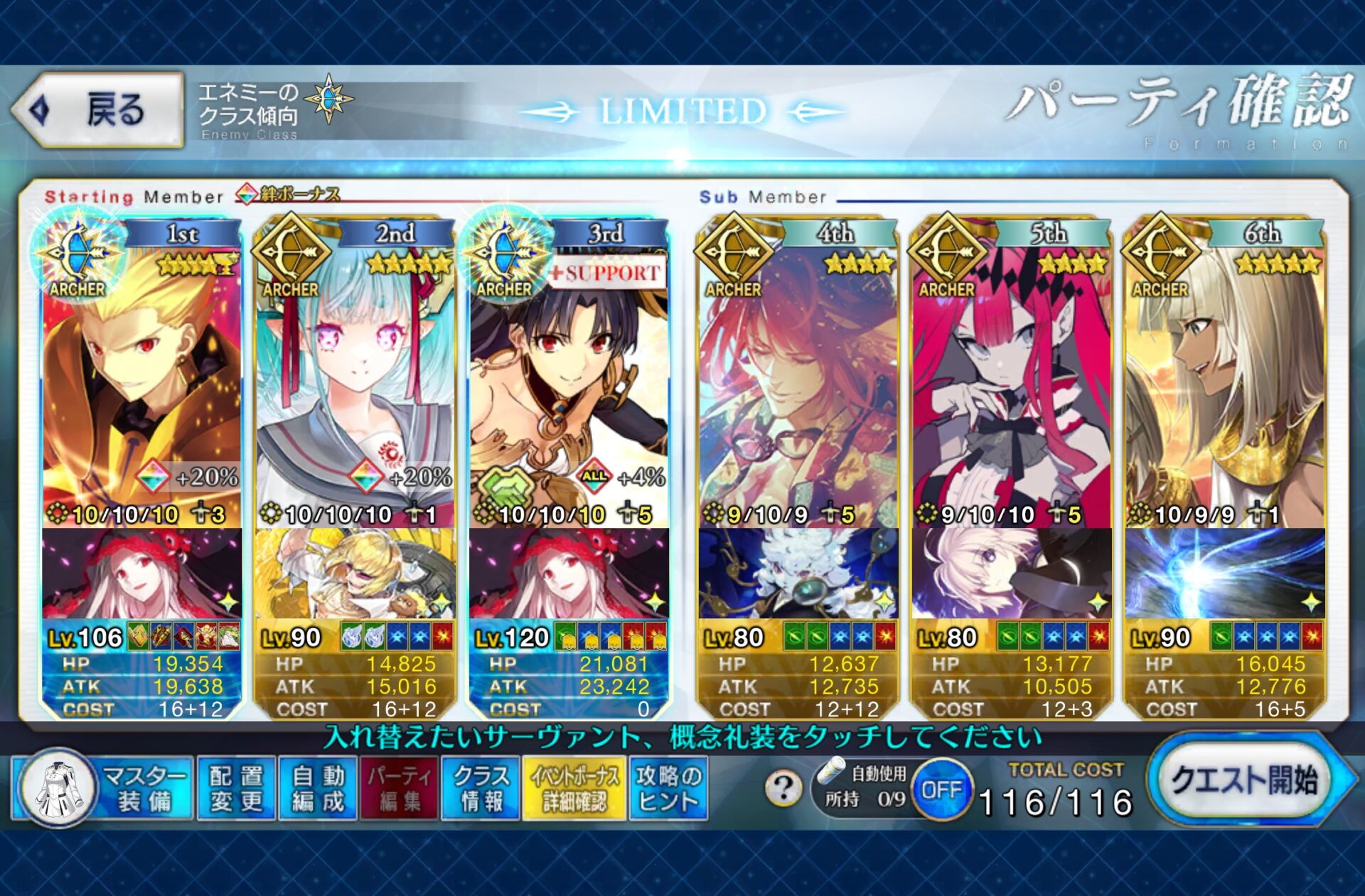This screenshot has height=896, width=1365.
Task: Check イベントボーナス詳細確認 event bonus details
Action: pyautogui.click(x=574, y=788)
